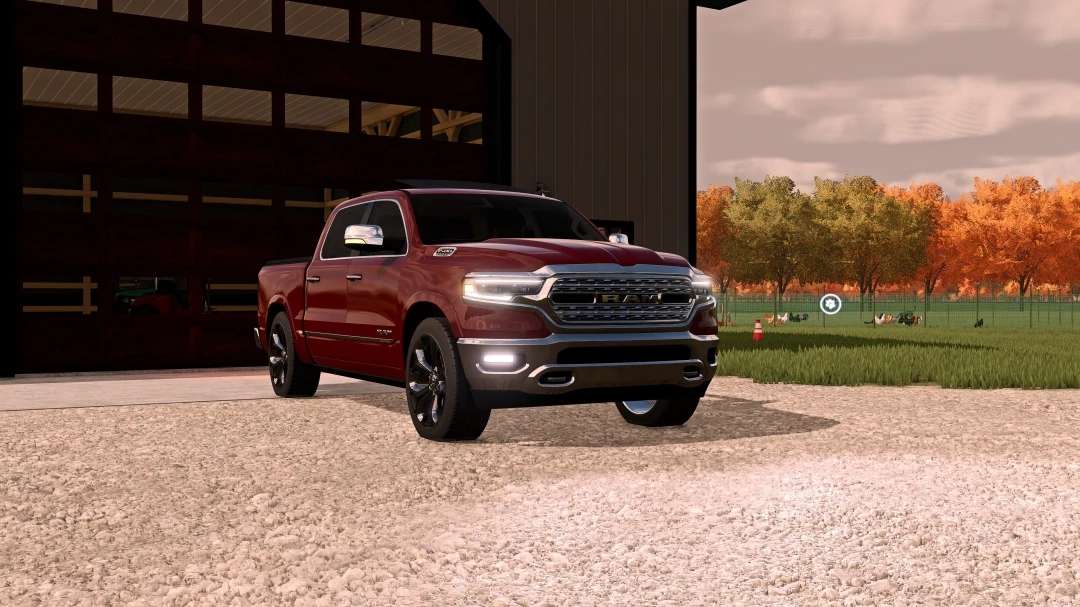Click the circular chicken pen marker icon
Screen dimensions: 1080x607
830,304
